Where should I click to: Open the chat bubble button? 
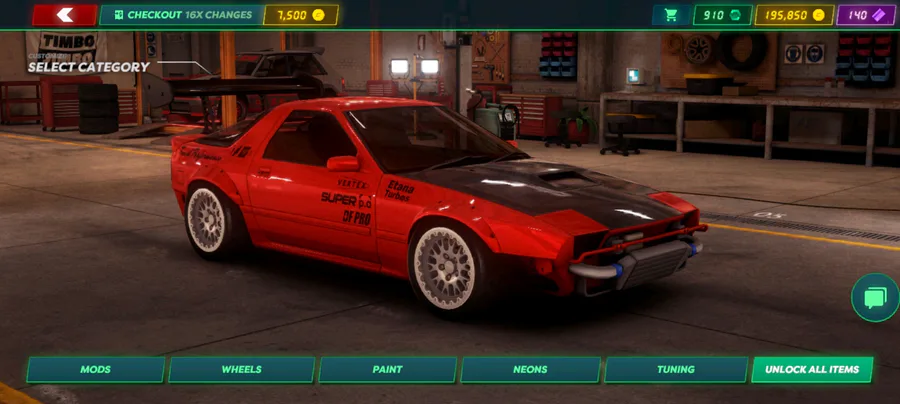point(875,298)
